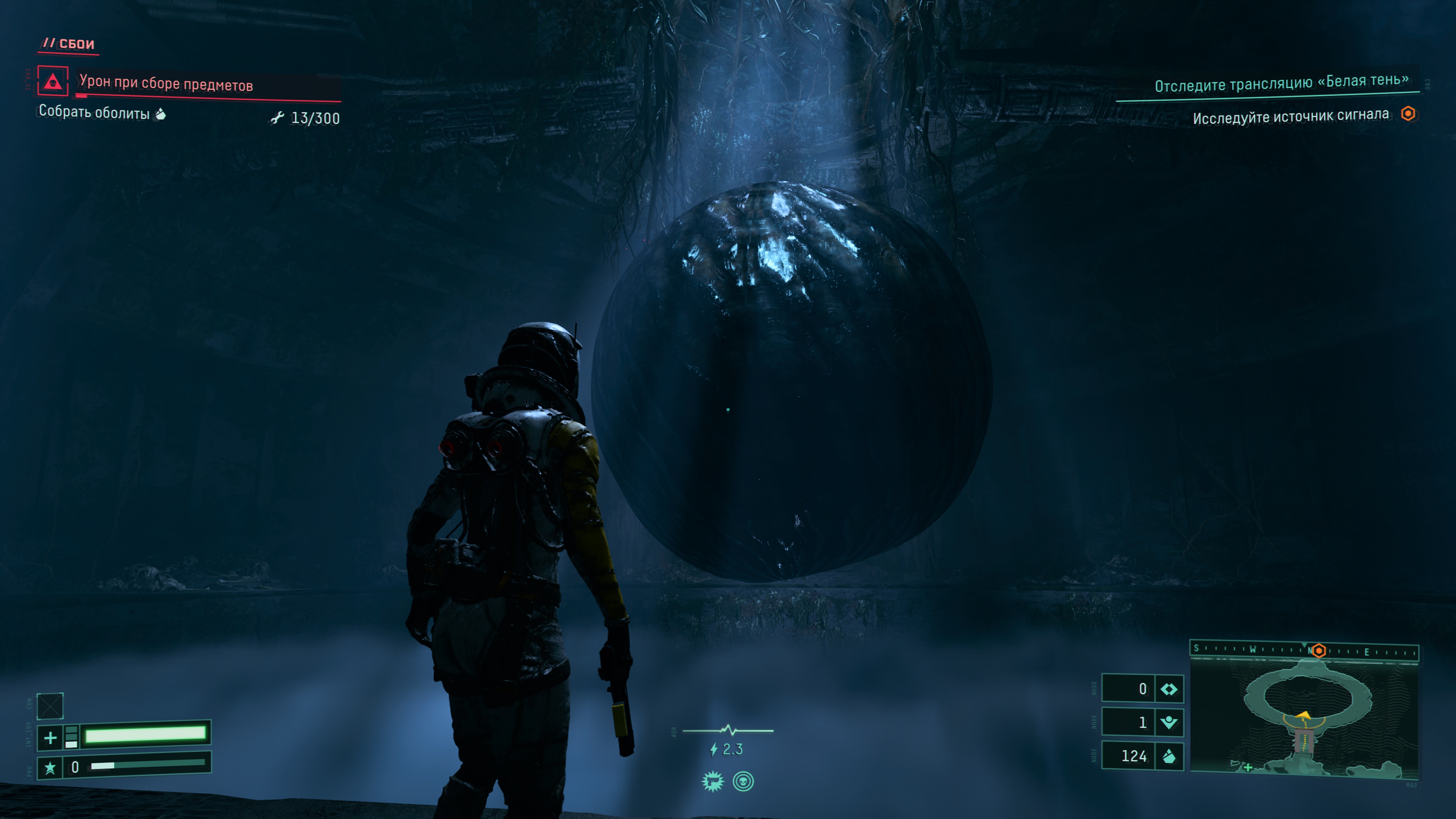Click the orange hexagon objective marker icon
Image resolution: width=1456 pixels, height=819 pixels.
click(1408, 114)
